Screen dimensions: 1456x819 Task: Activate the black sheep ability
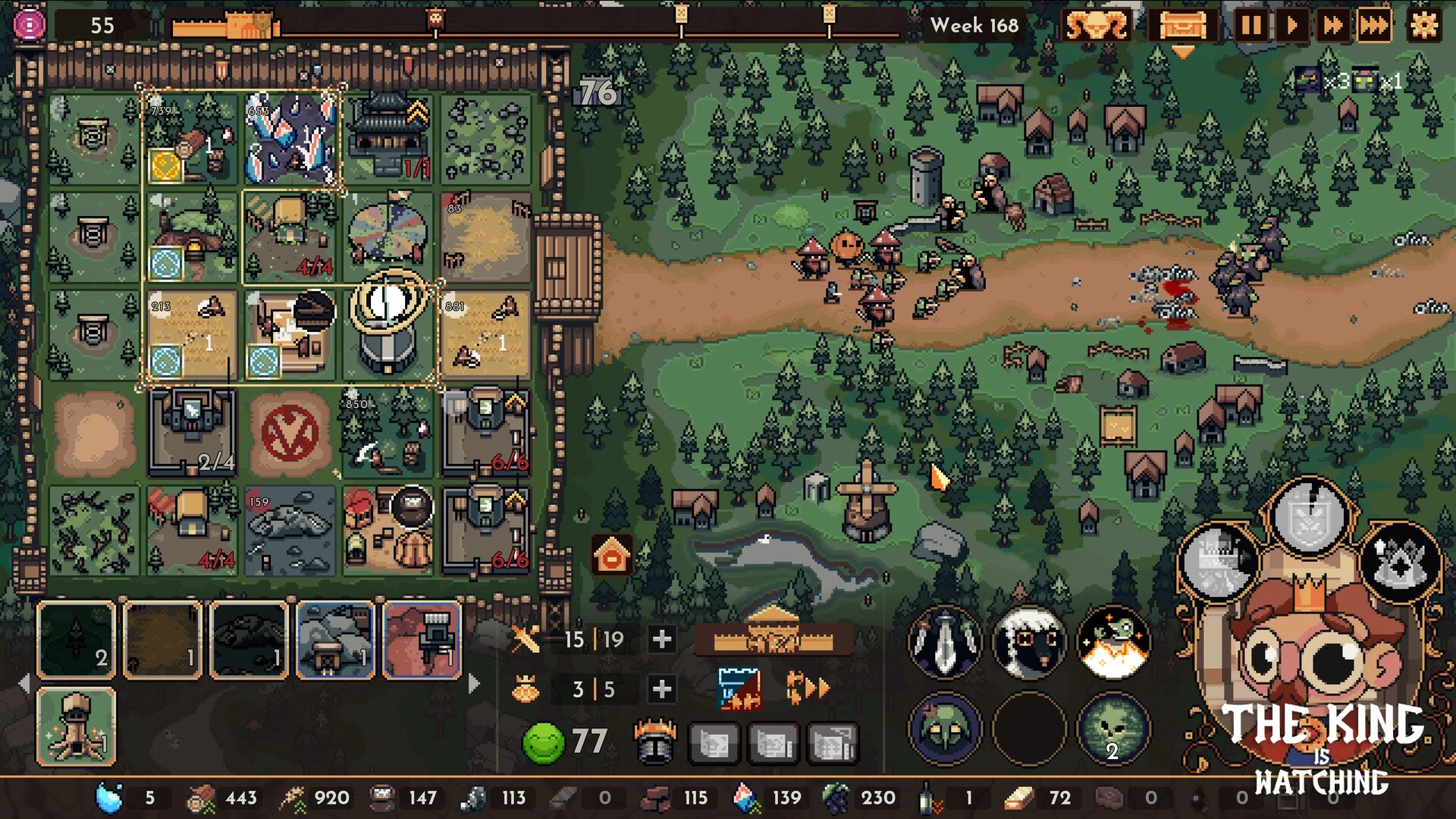1029,642
